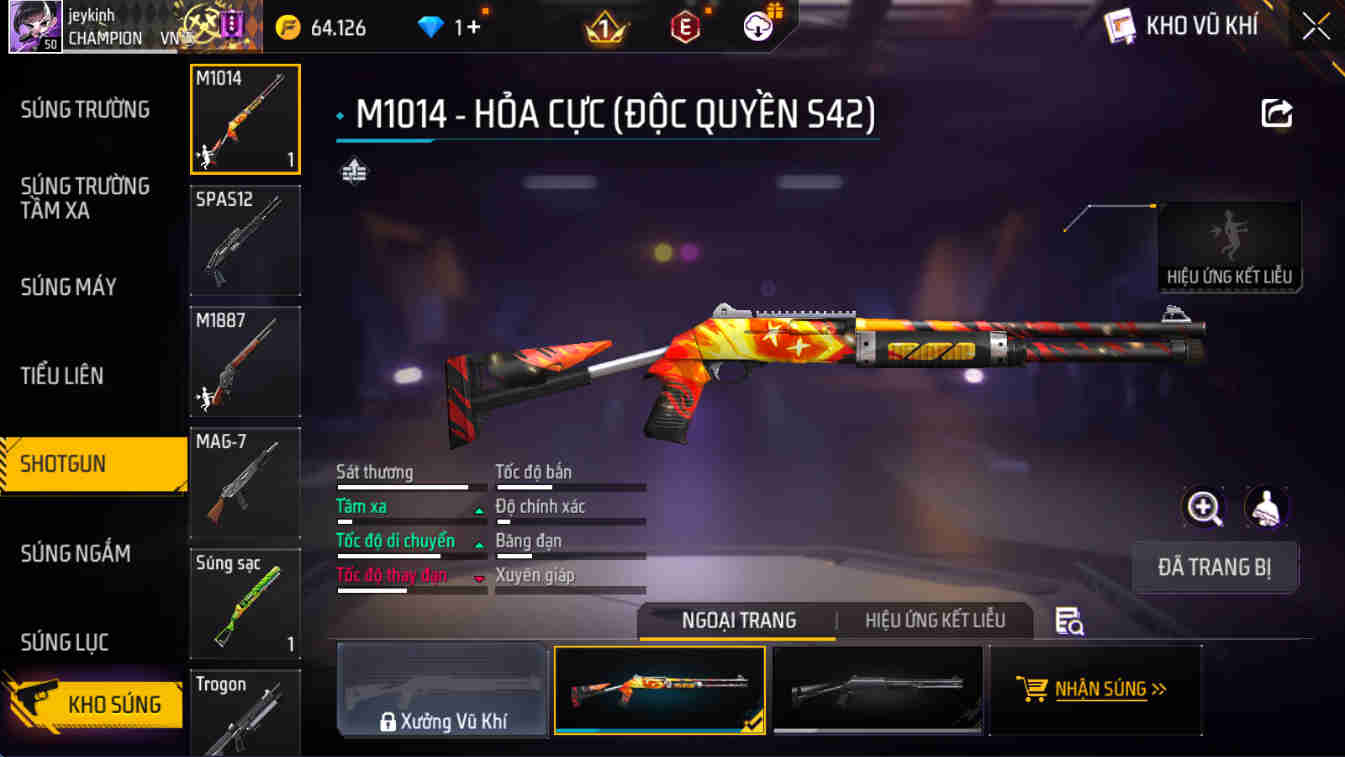Toggle character preview with the person icon
The width and height of the screenshot is (1345, 757).
pos(1265,507)
